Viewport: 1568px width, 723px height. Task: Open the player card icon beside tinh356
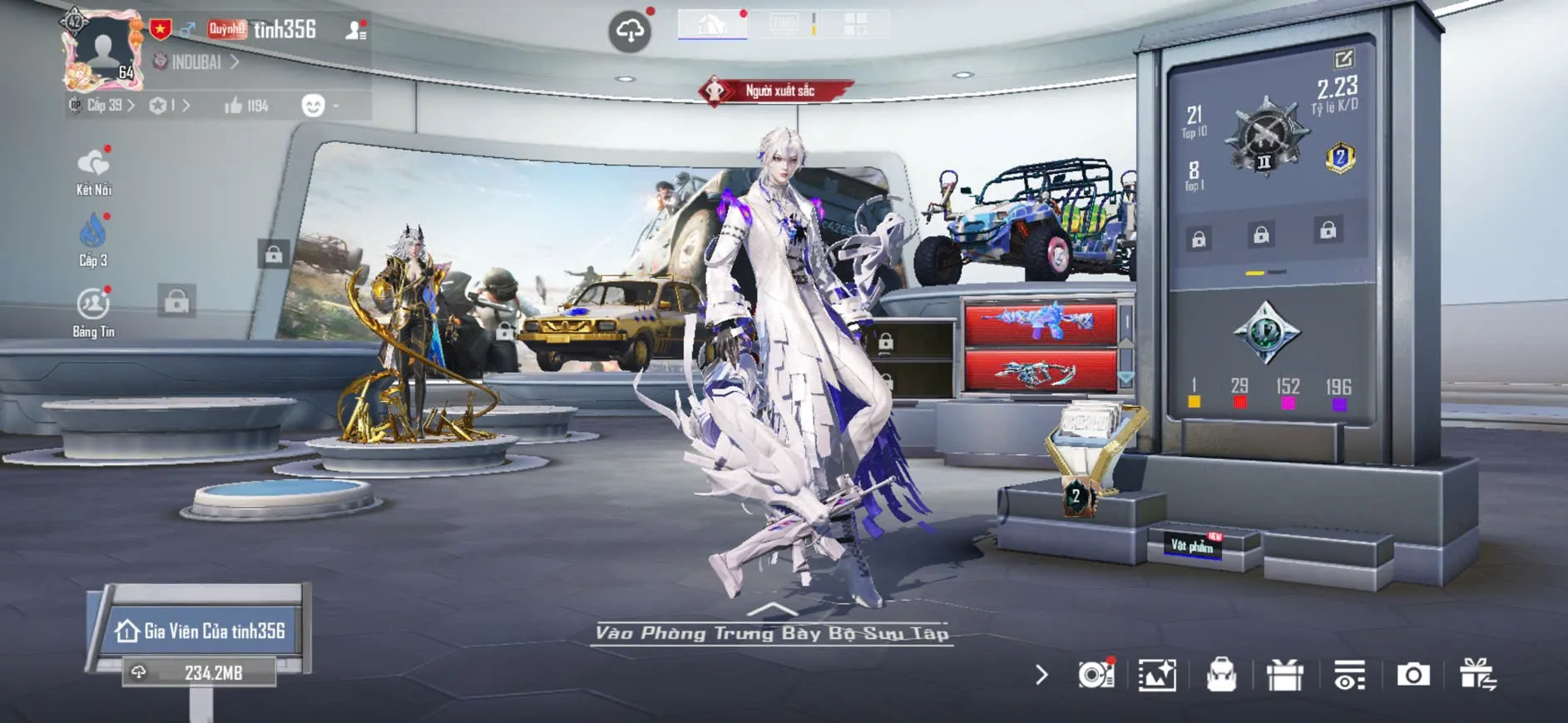pyautogui.click(x=356, y=31)
